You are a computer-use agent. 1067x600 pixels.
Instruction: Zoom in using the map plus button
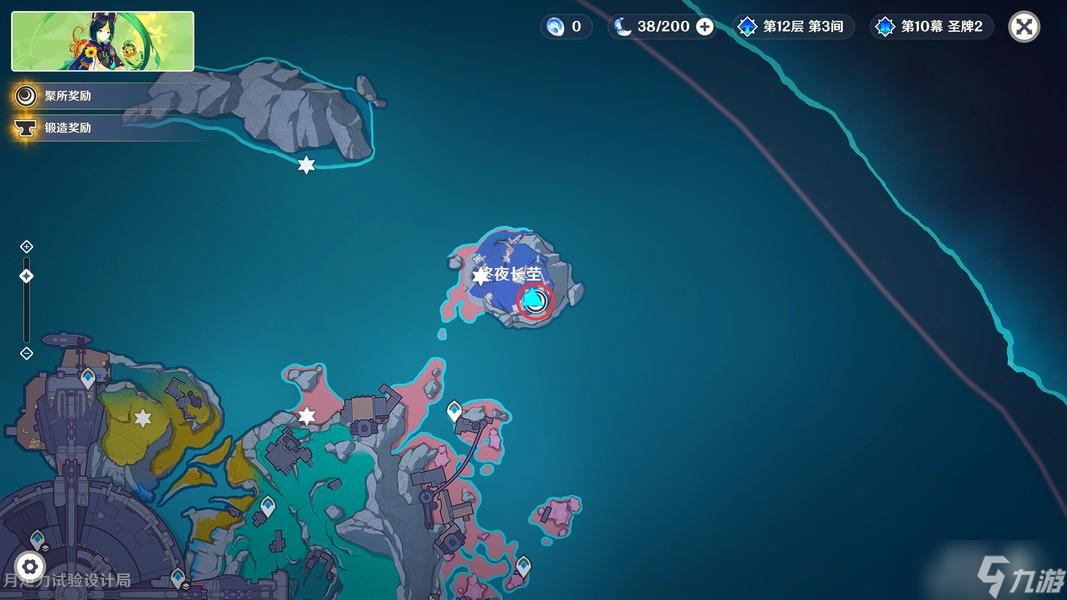point(27,247)
